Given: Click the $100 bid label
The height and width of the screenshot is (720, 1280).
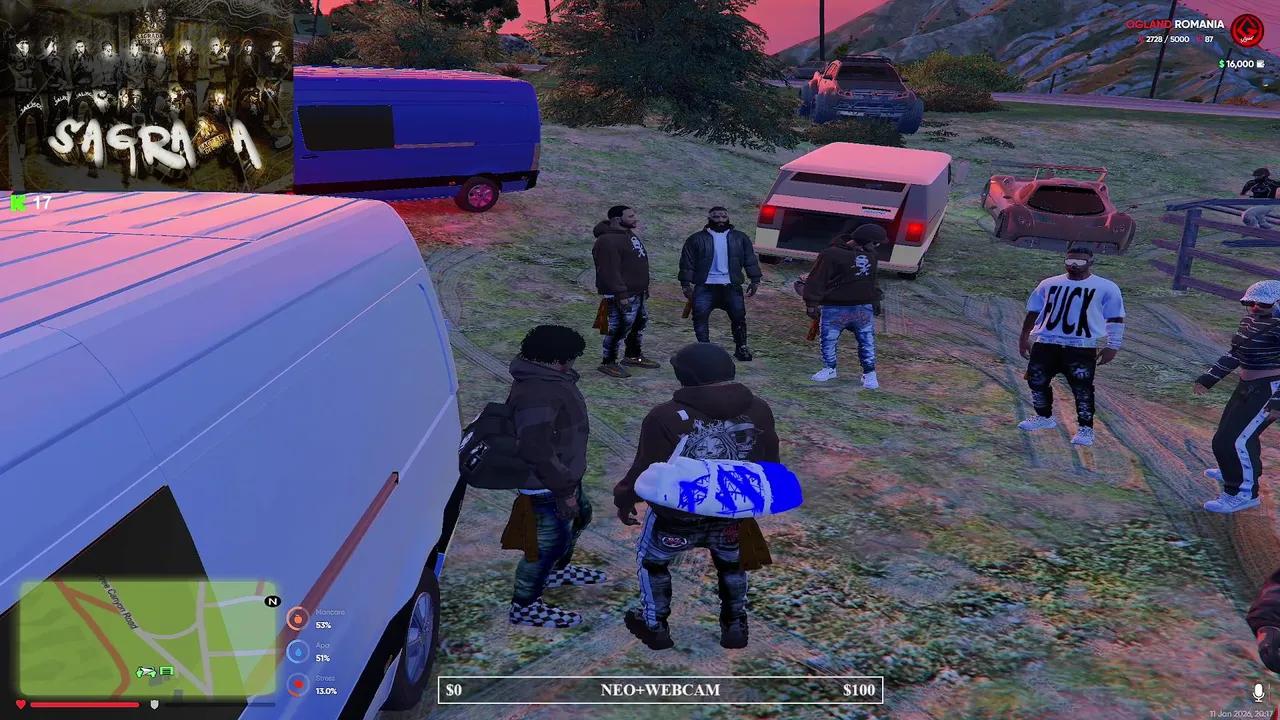Looking at the screenshot, I should pos(858,690).
